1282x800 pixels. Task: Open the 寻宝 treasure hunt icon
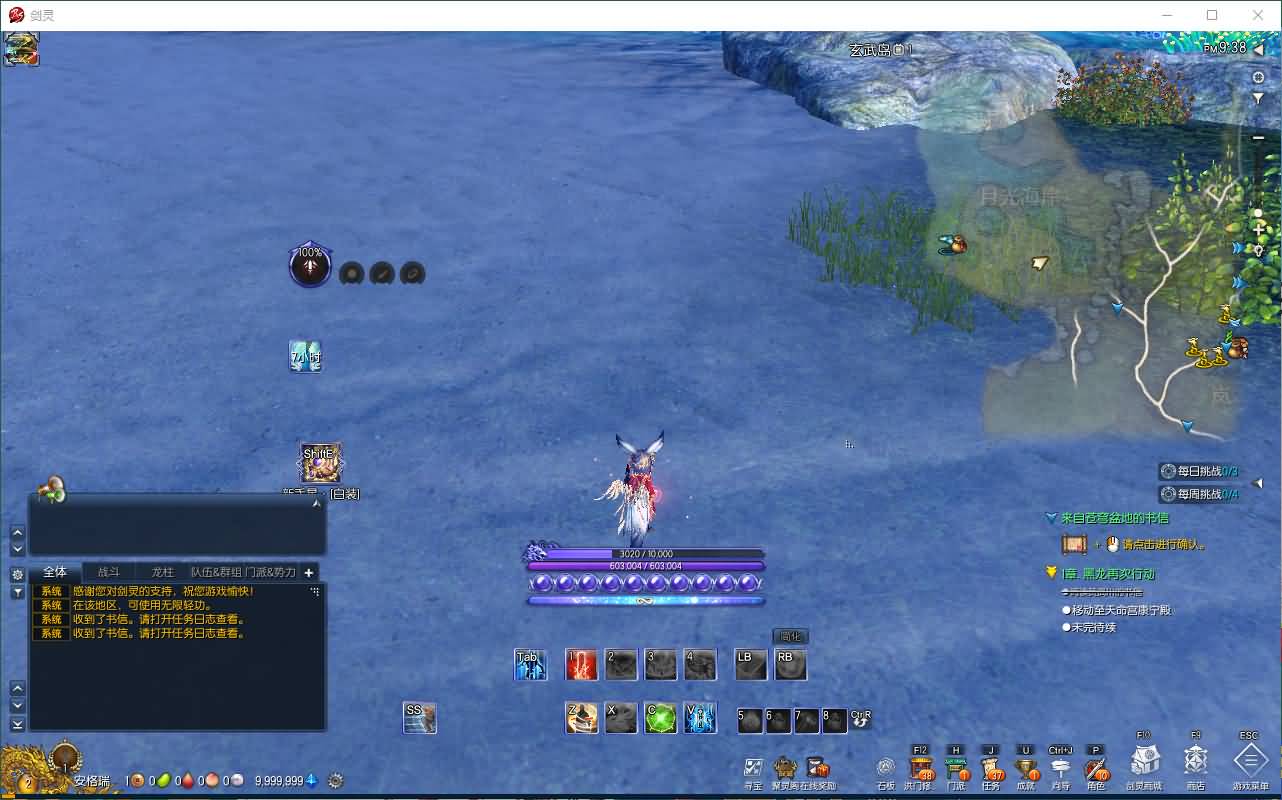click(x=753, y=768)
